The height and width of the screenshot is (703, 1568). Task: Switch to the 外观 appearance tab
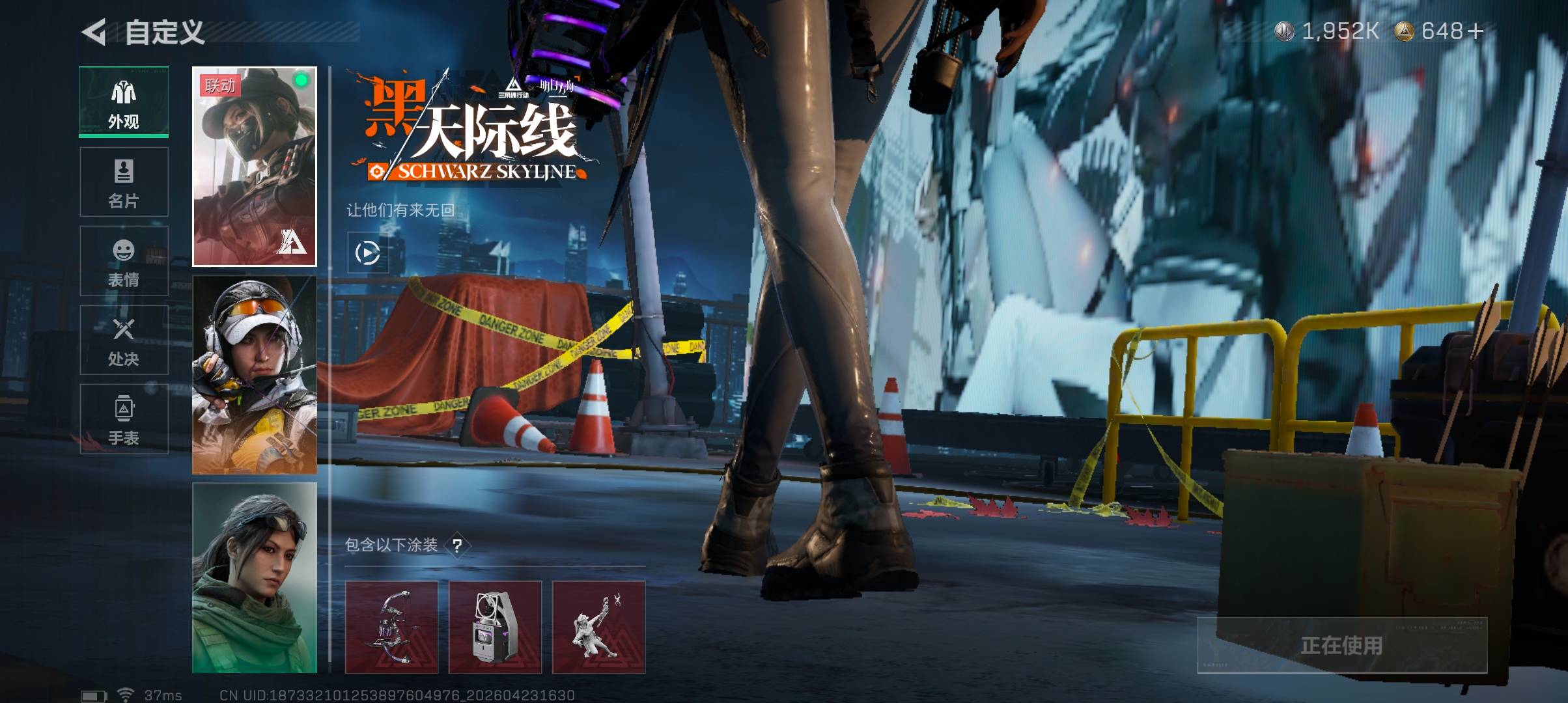point(124,102)
